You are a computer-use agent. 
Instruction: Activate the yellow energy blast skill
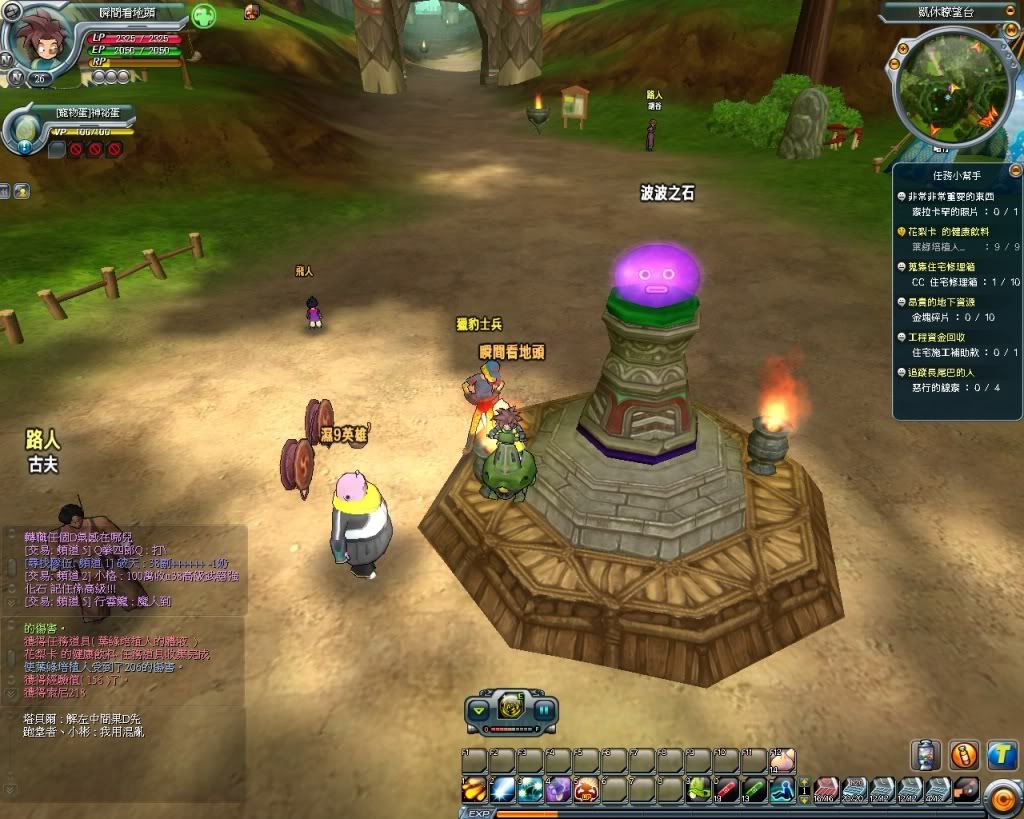474,790
